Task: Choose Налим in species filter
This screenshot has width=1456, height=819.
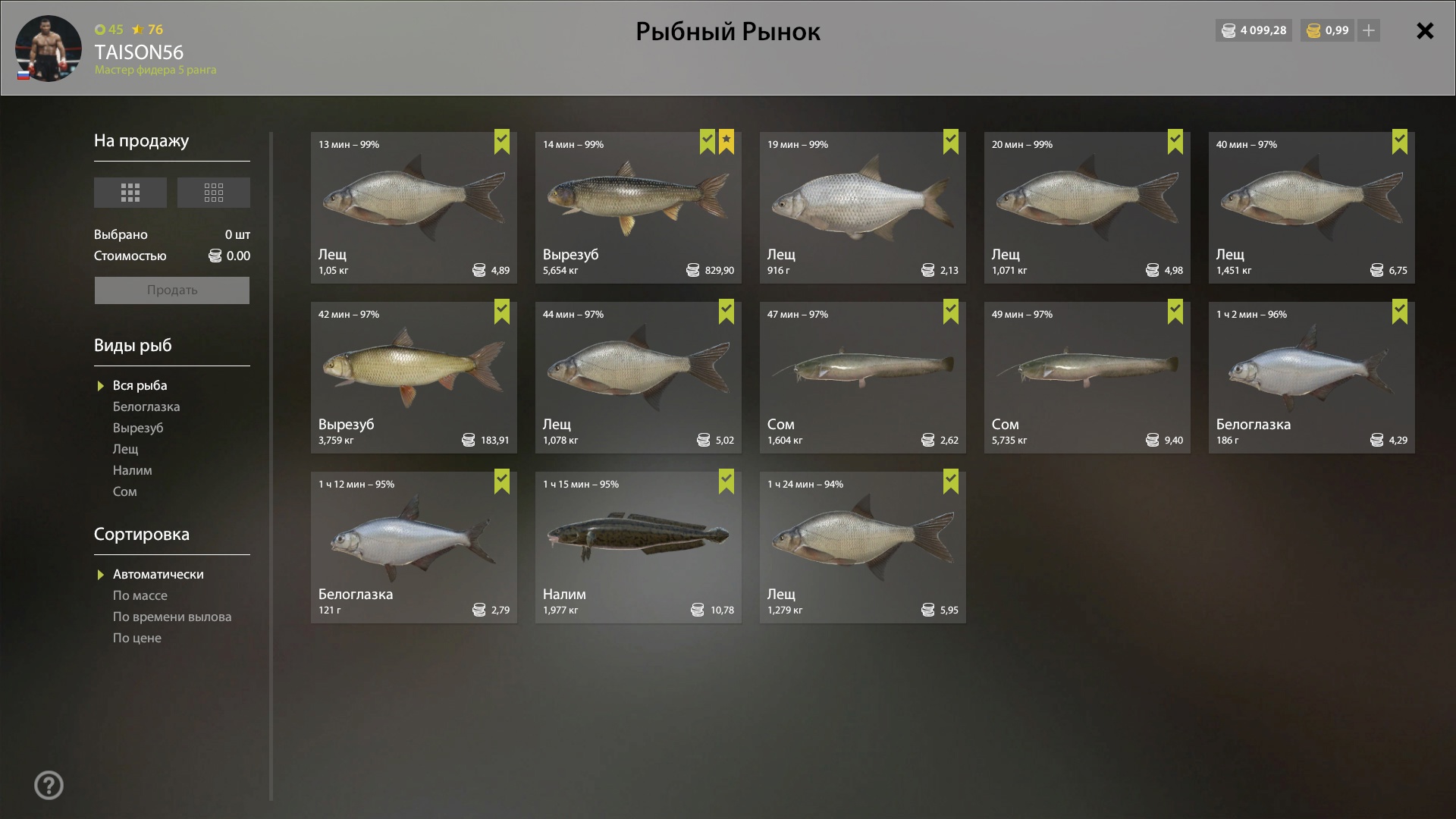Action: point(133,471)
